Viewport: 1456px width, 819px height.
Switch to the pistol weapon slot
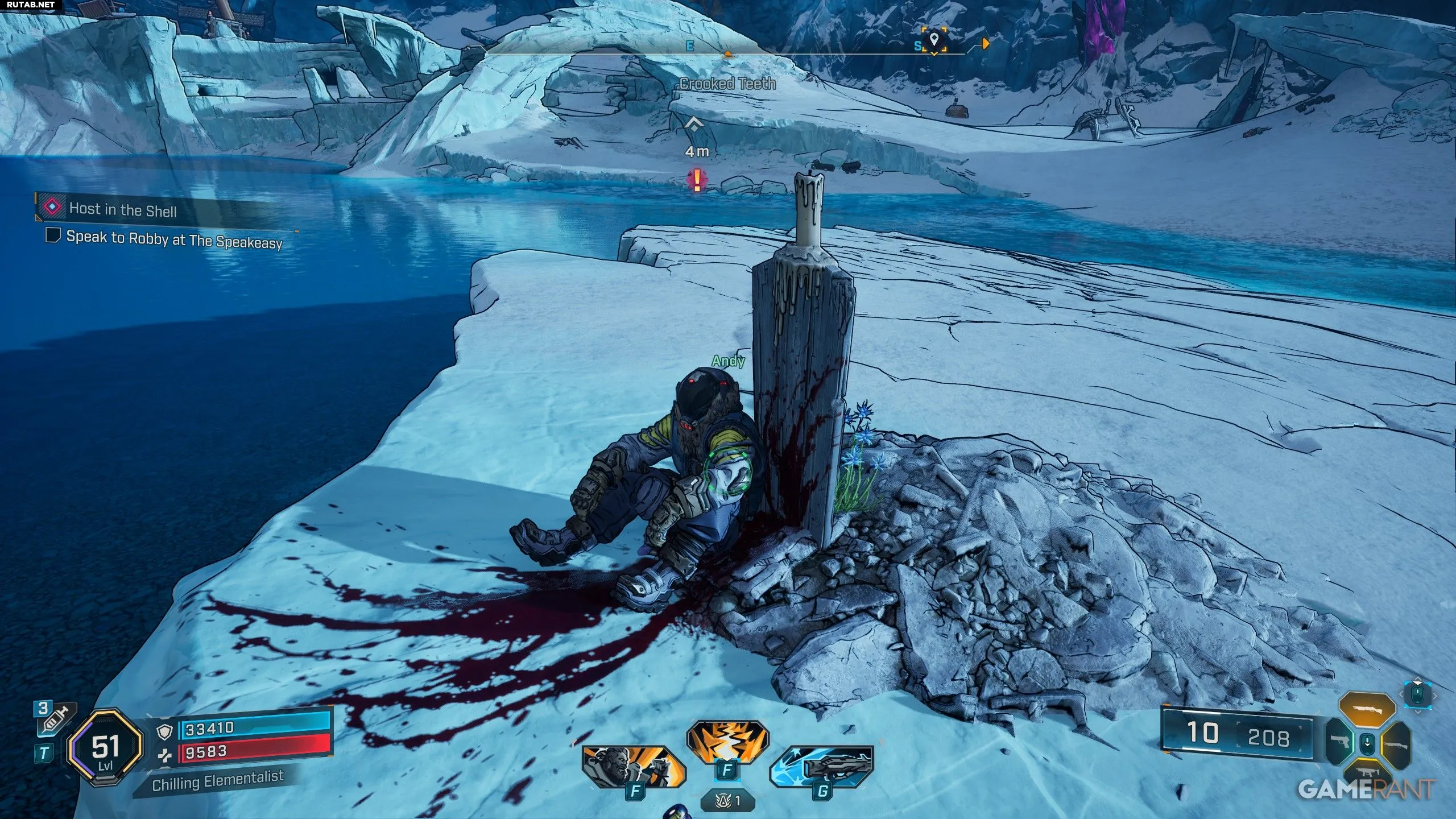click(1338, 742)
